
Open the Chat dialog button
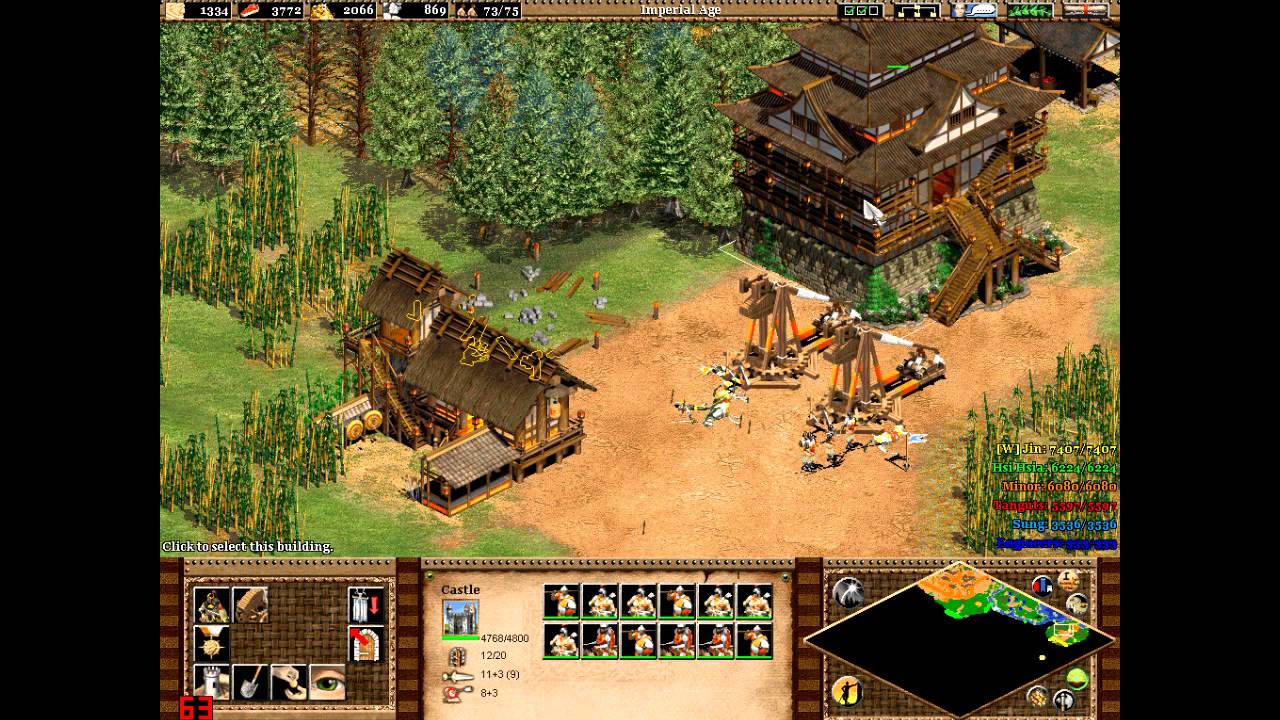pos(973,10)
